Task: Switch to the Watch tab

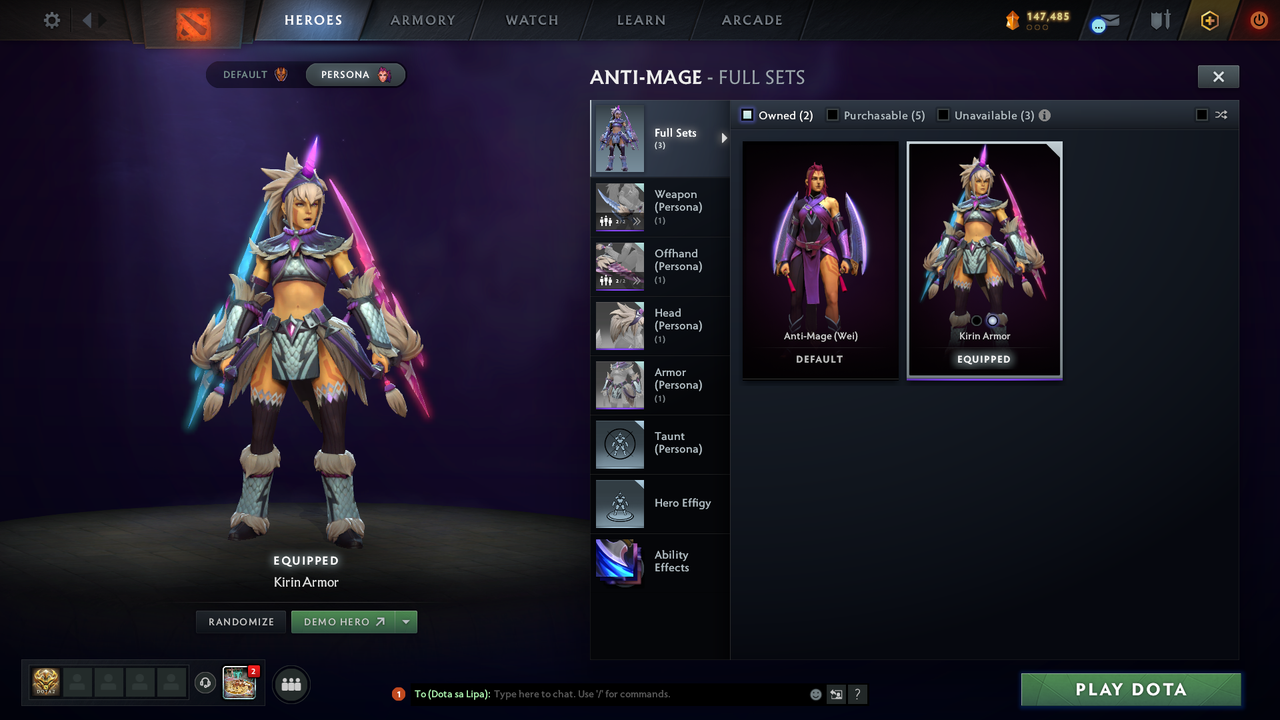Action: [531, 20]
